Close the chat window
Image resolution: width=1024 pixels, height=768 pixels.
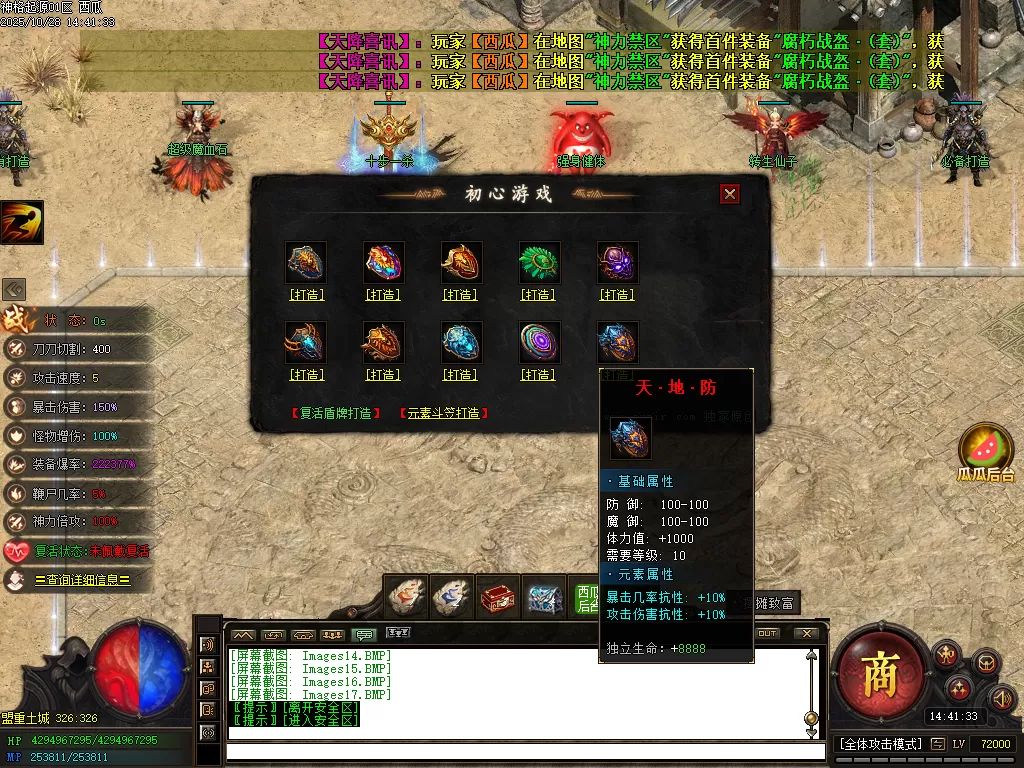click(805, 633)
